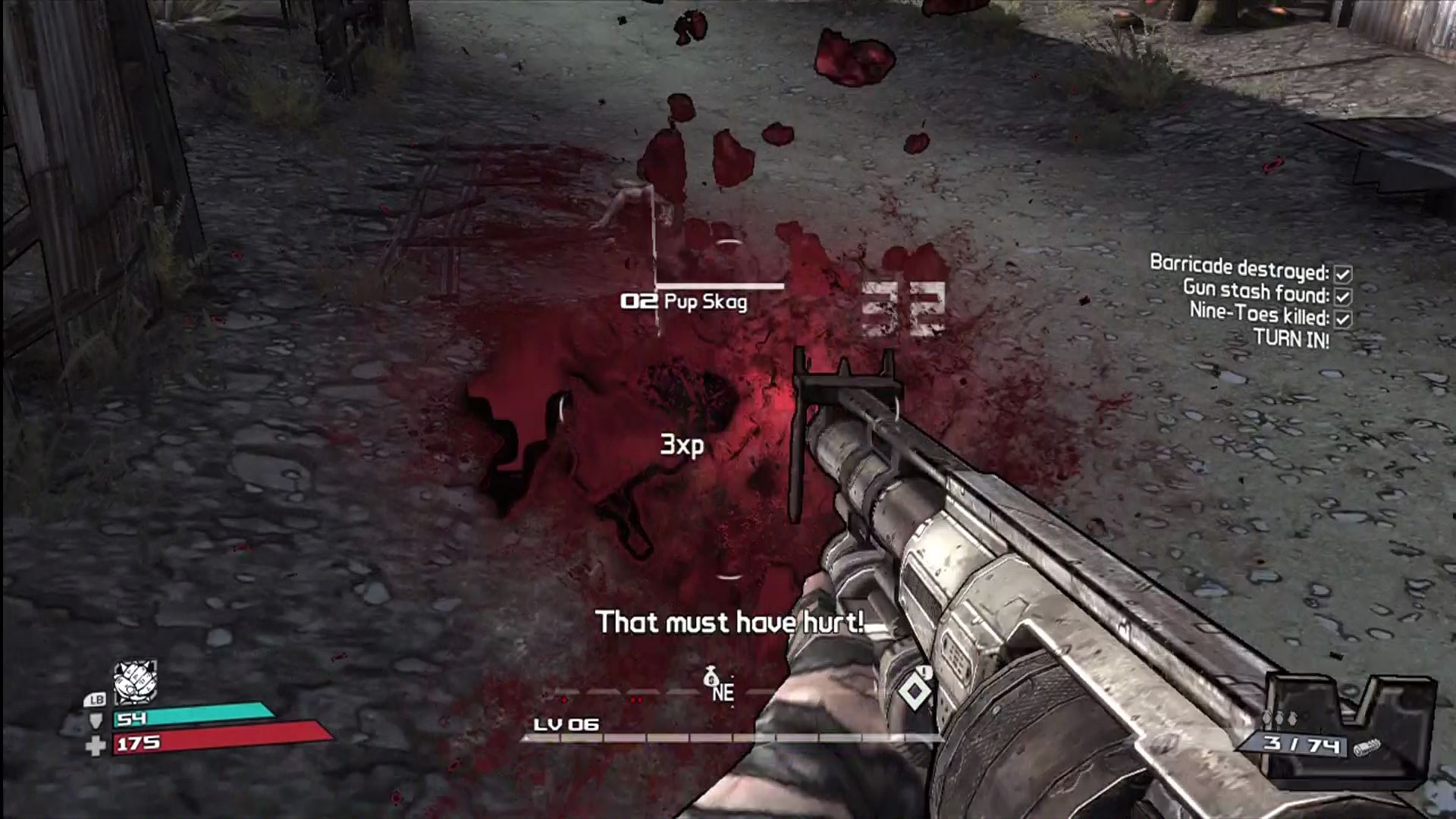Click the grenade count icons on the ammo panel
The image size is (1456, 819).
coord(1280,718)
